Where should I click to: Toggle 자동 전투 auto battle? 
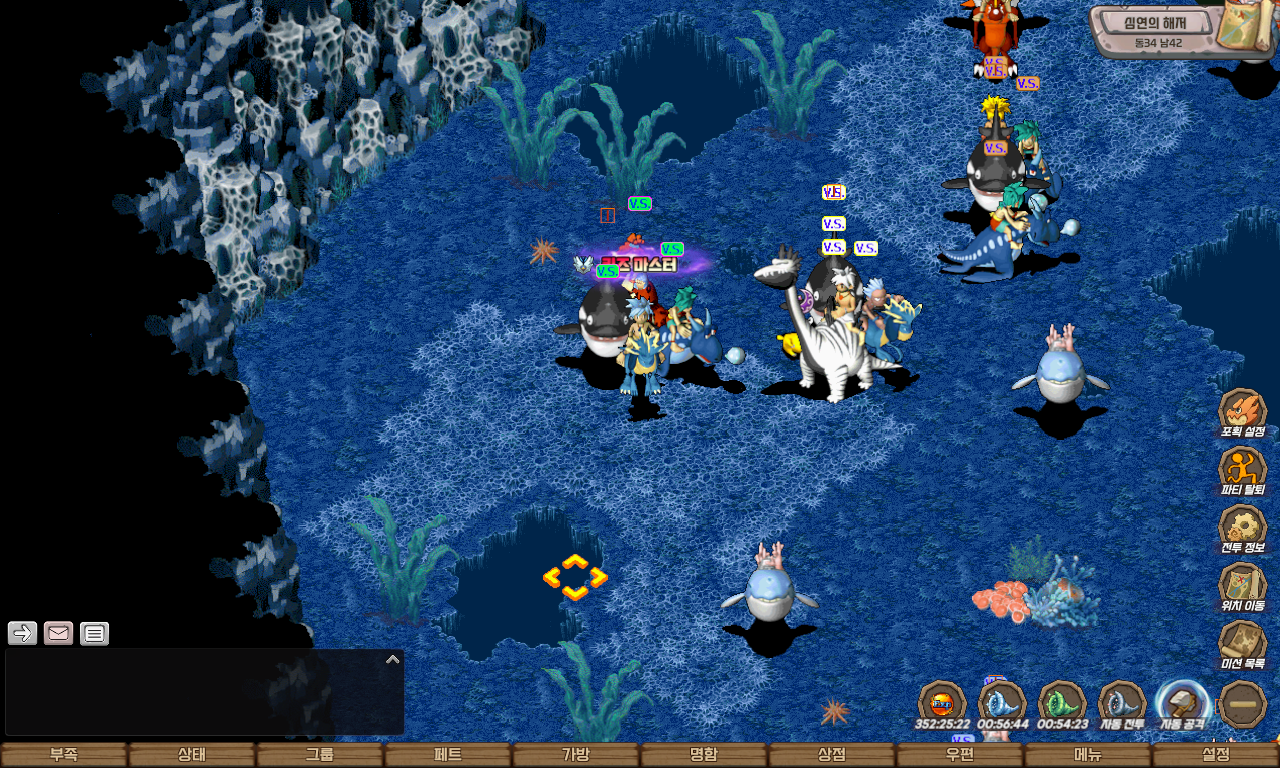[1122, 704]
